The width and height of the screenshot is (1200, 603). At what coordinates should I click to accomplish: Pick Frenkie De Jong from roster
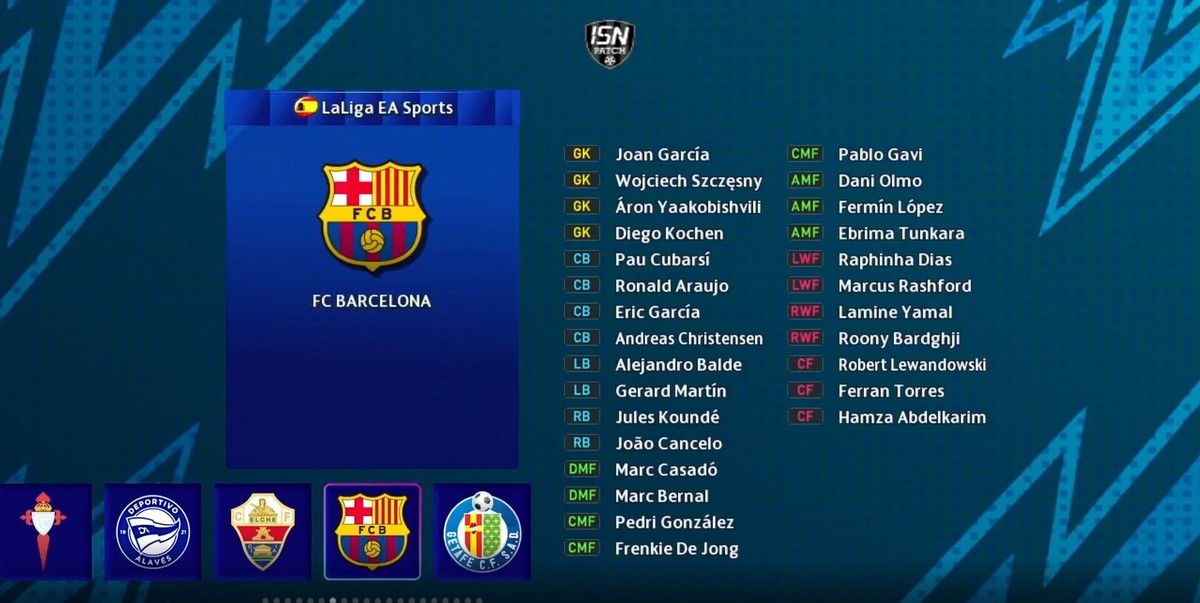[676, 548]
